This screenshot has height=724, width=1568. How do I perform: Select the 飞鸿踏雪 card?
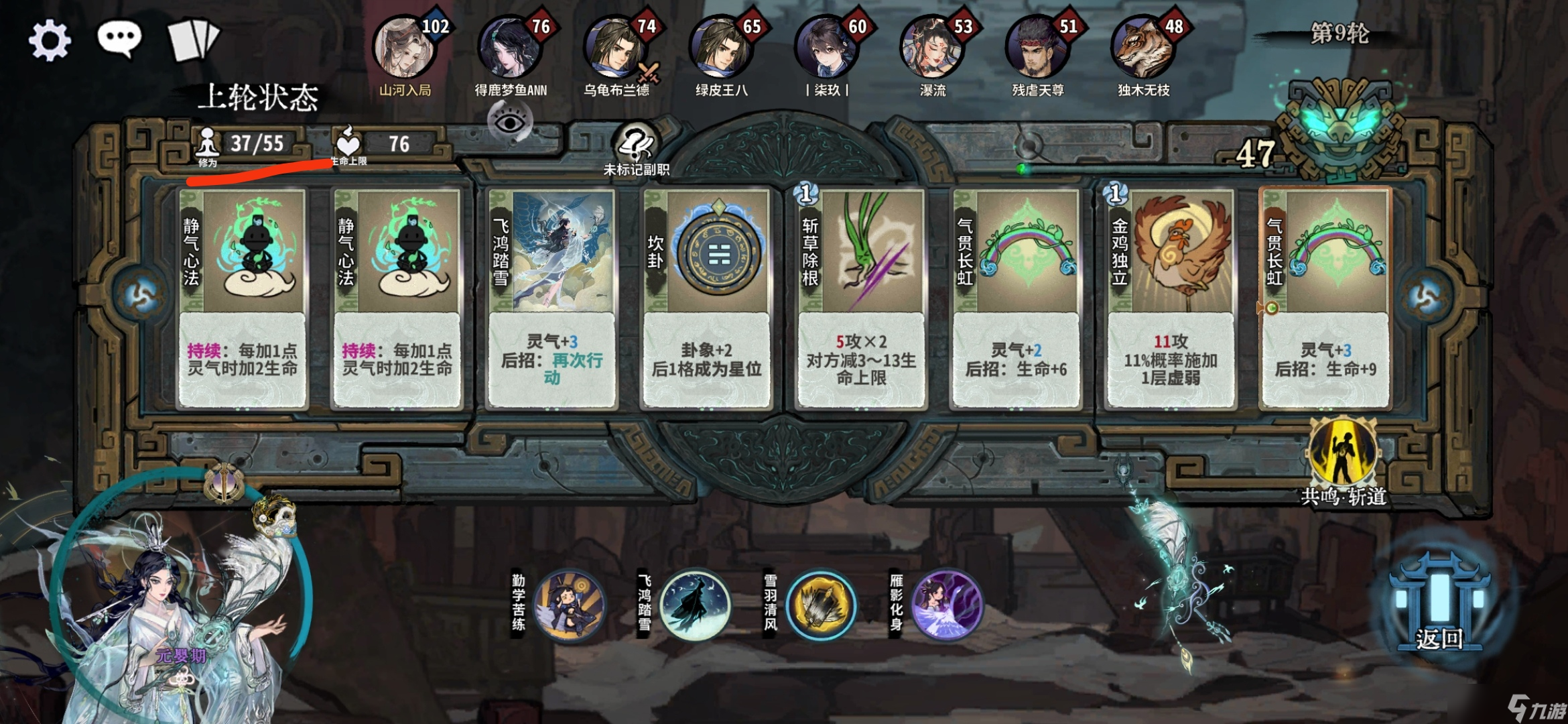(551, 298)
